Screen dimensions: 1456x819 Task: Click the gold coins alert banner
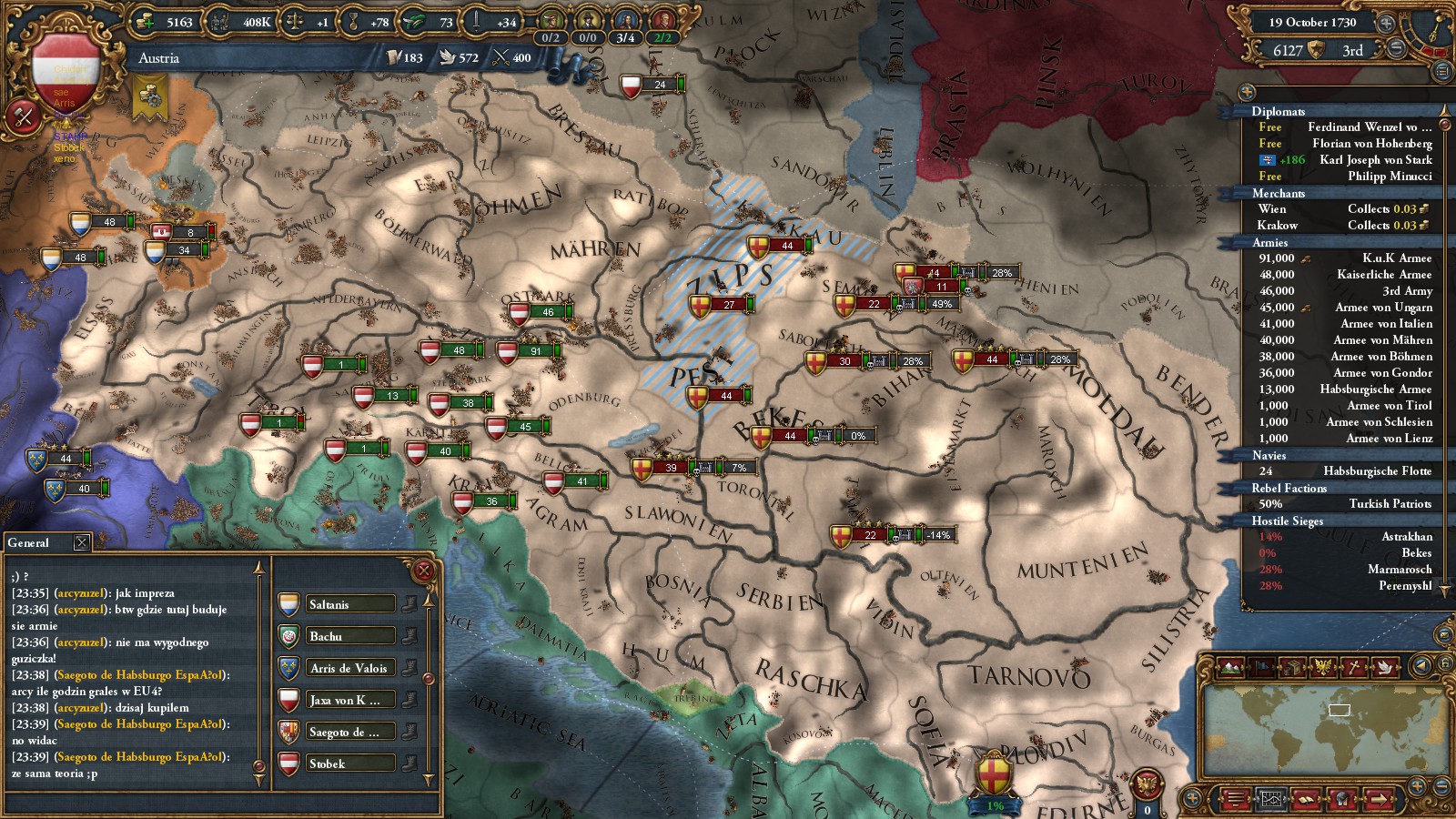click(x=150, y=96)
